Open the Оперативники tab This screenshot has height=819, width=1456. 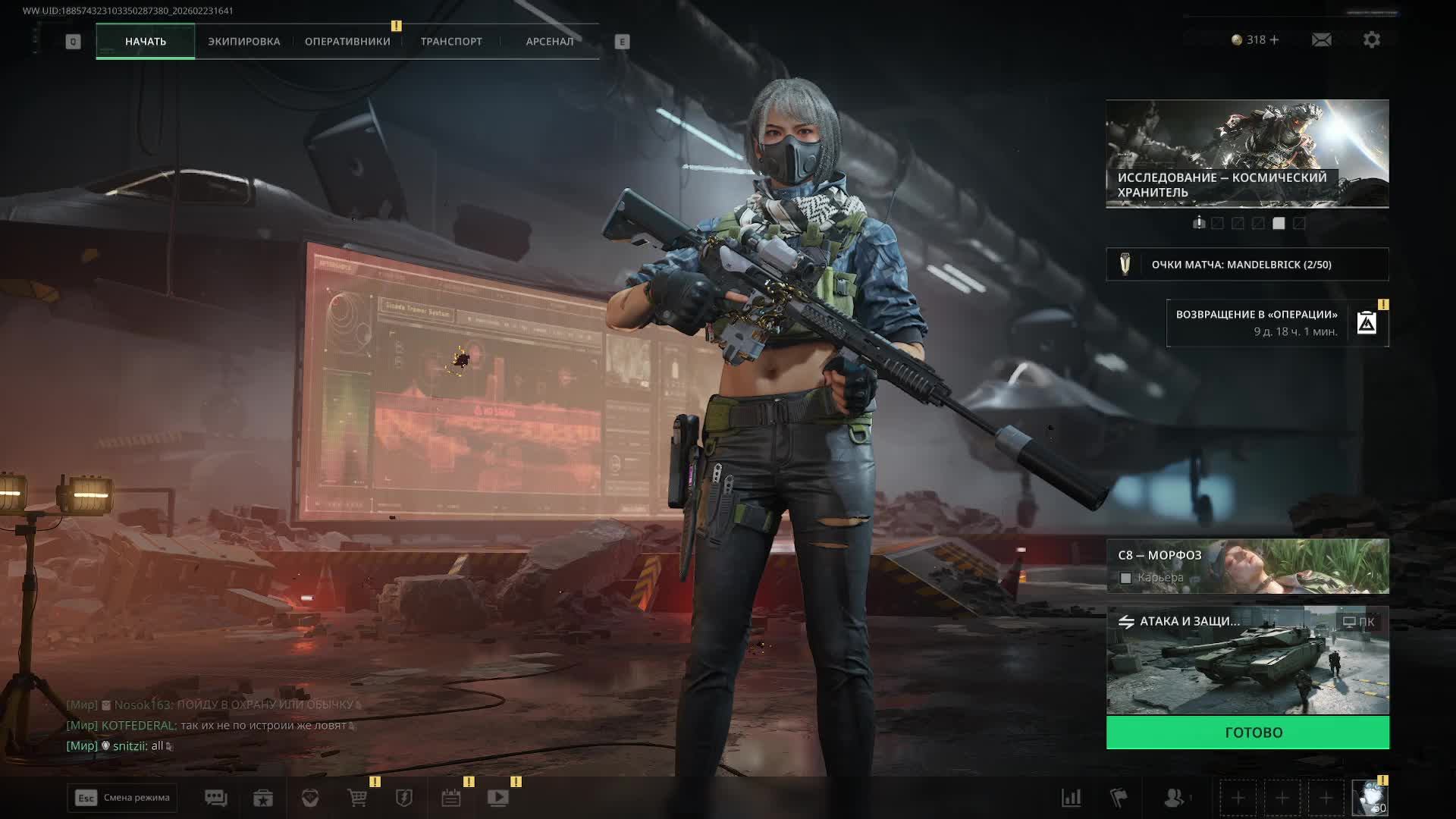point(347,42)
